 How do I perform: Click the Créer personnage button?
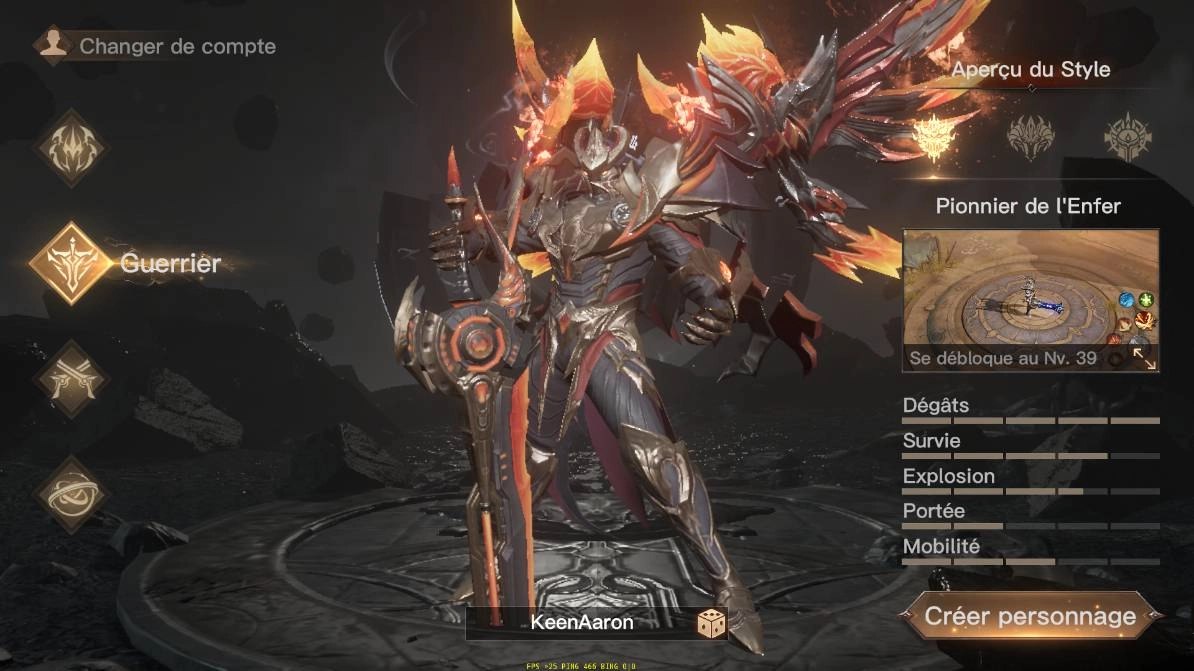pyautogui.click(x=1030, y=616)
